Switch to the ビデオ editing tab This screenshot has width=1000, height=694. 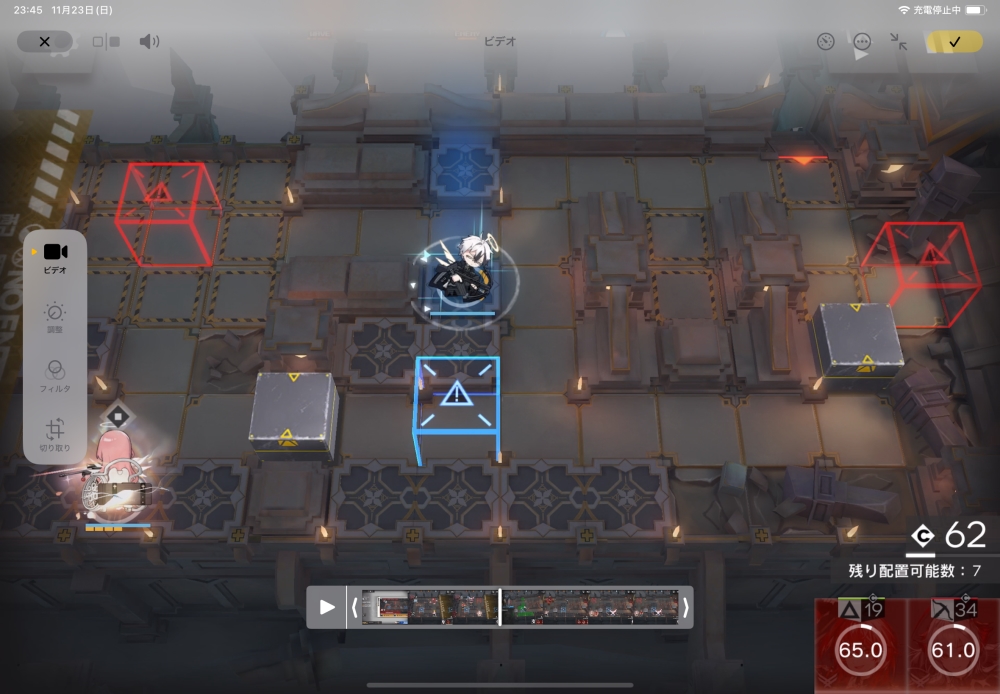55,258
